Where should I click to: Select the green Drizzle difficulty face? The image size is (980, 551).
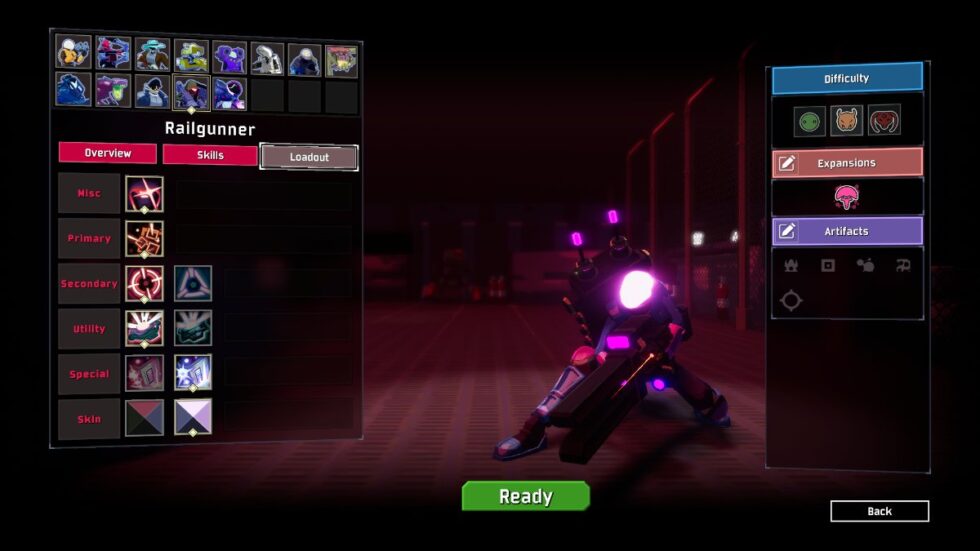pyautogui.click(x=809, y=121)
